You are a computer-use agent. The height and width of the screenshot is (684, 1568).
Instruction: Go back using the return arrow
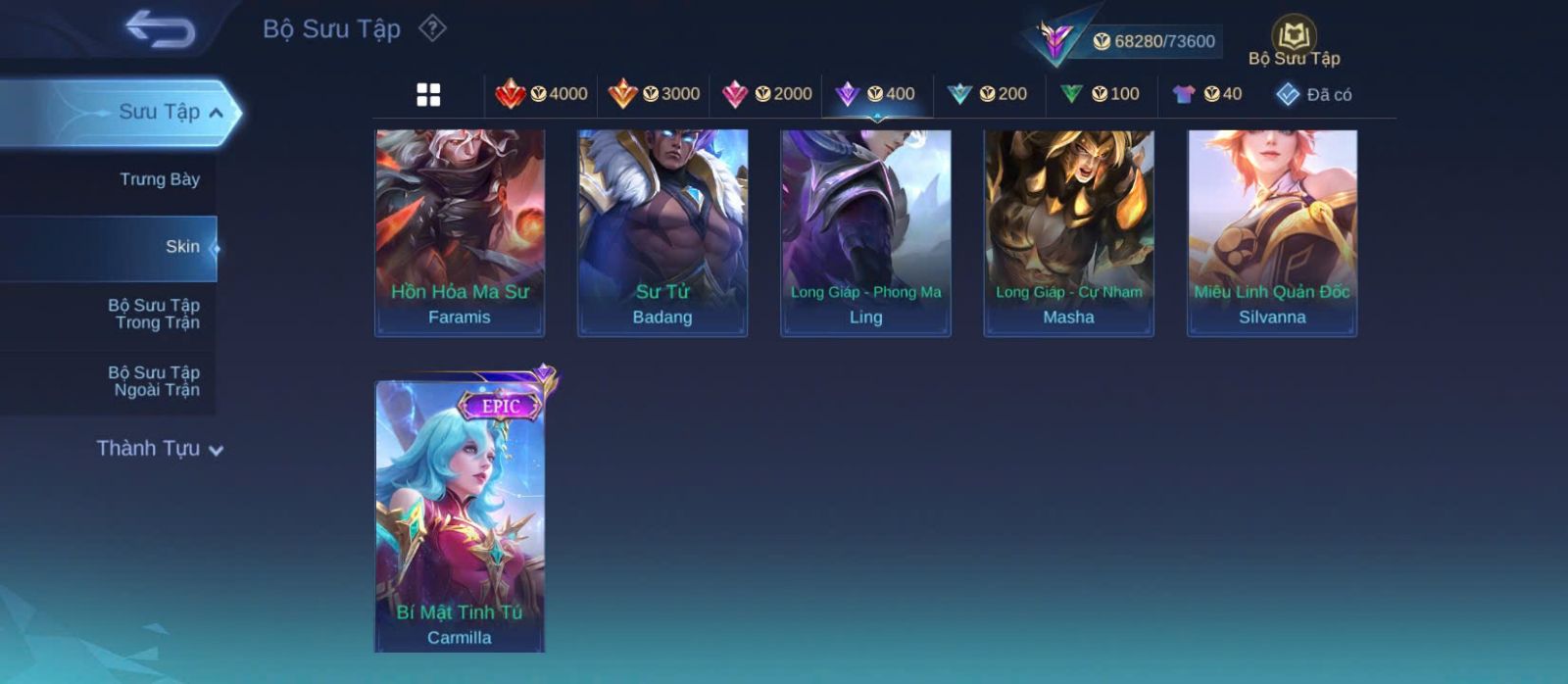pos(161,28)
